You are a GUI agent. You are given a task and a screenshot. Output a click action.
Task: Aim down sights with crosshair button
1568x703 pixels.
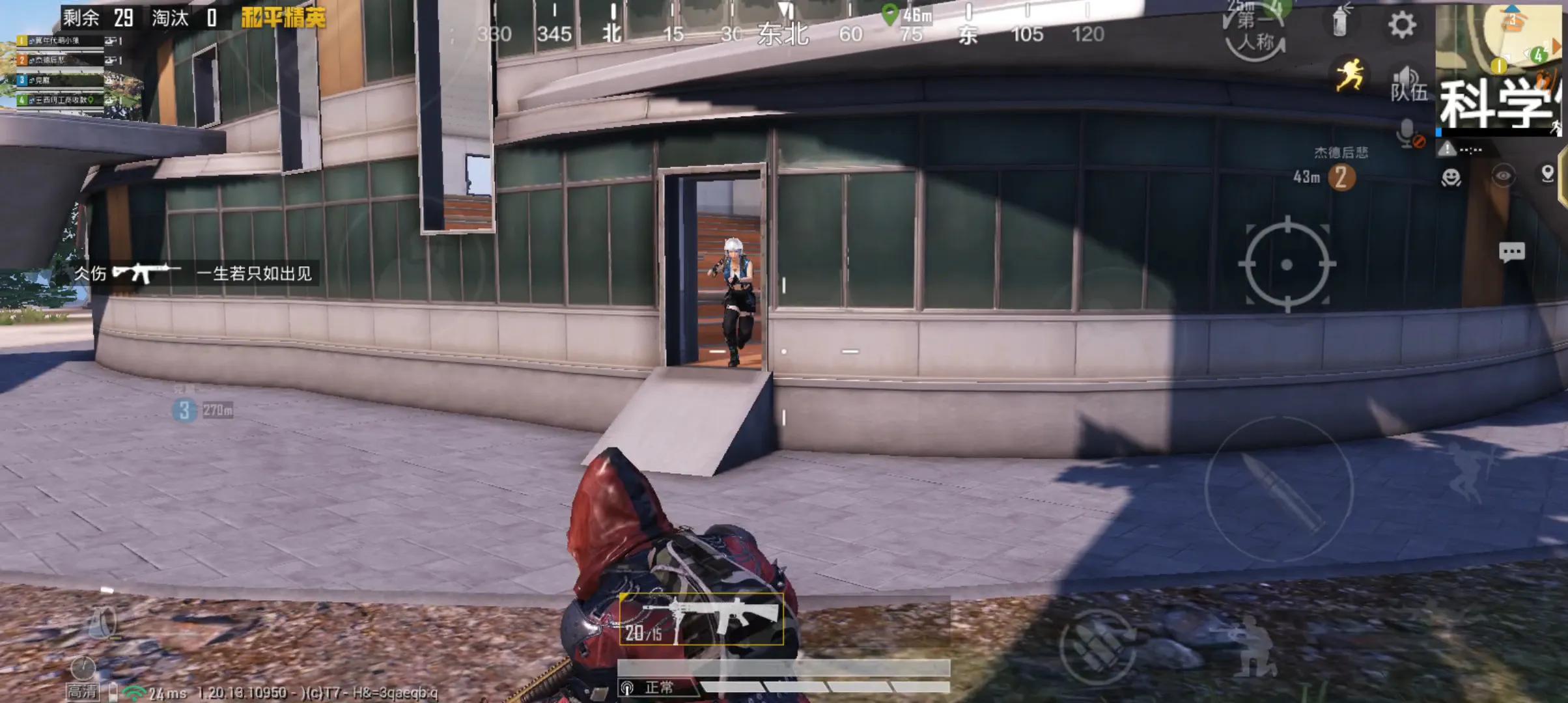pyautogui.click(x=1287, y=264)
